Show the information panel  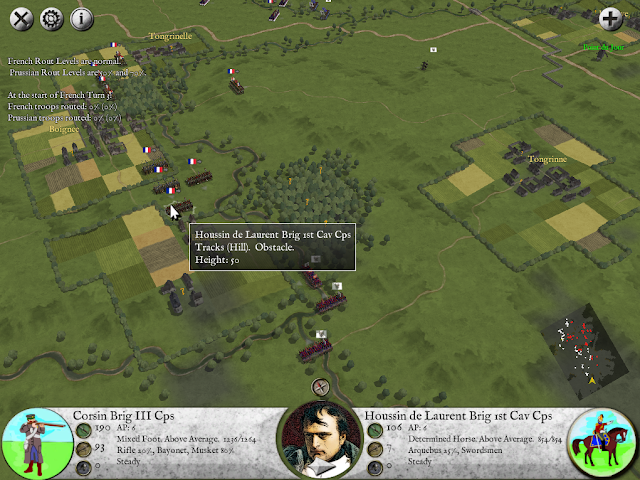point(81,18)
